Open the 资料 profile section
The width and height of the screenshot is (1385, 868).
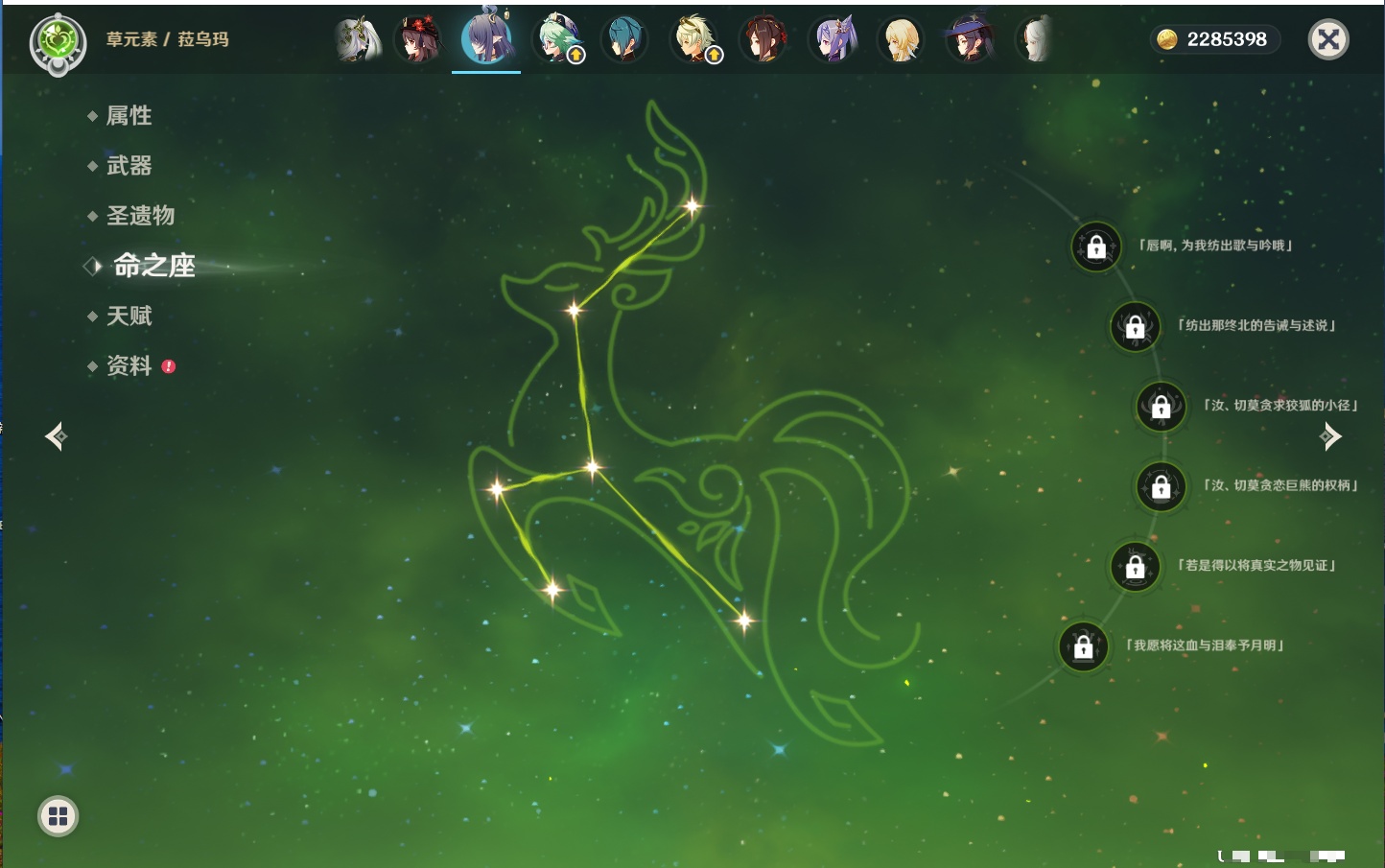[x=129, y=366]
